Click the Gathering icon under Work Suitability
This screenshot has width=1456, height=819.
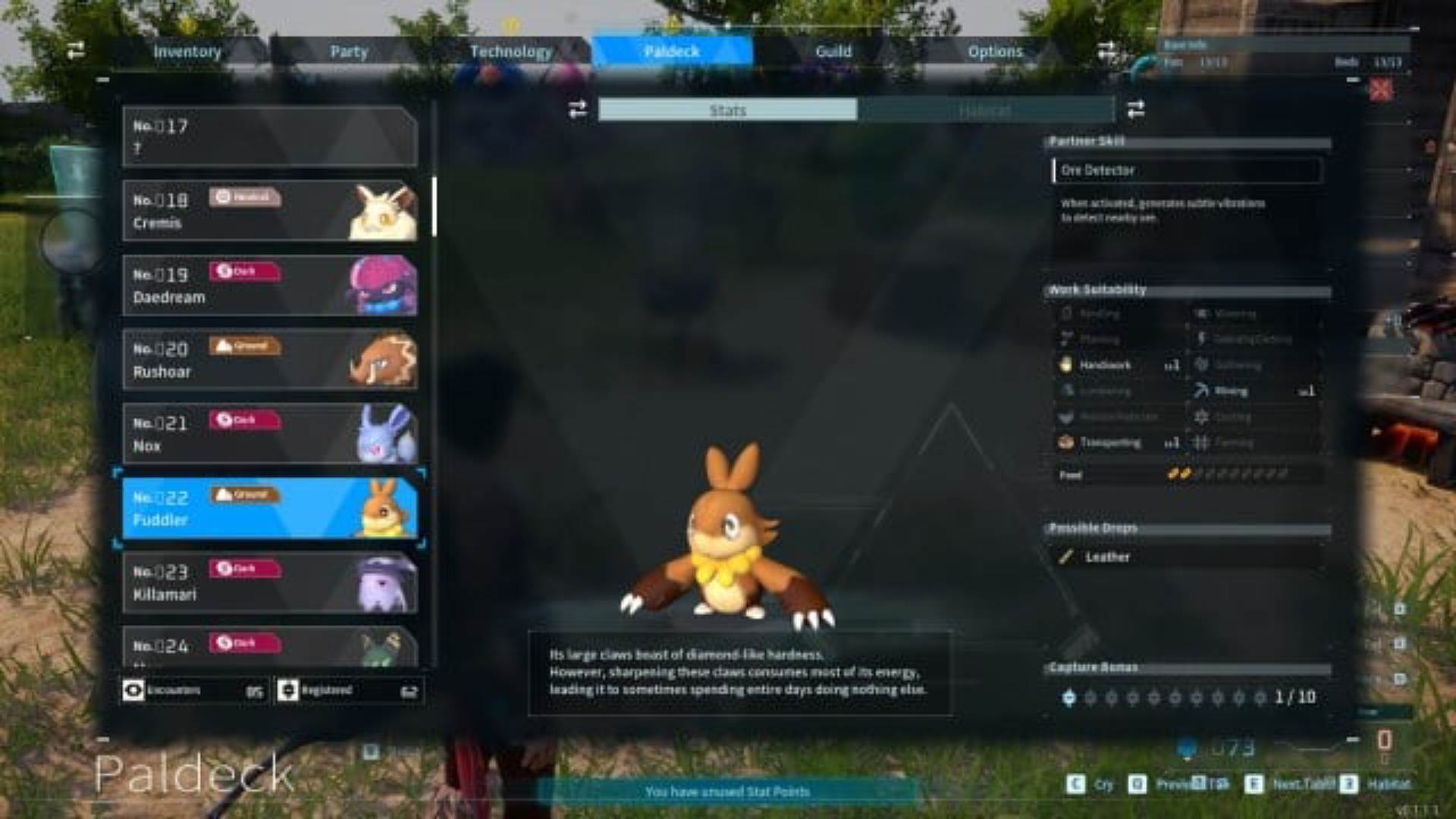(1200, 366)
